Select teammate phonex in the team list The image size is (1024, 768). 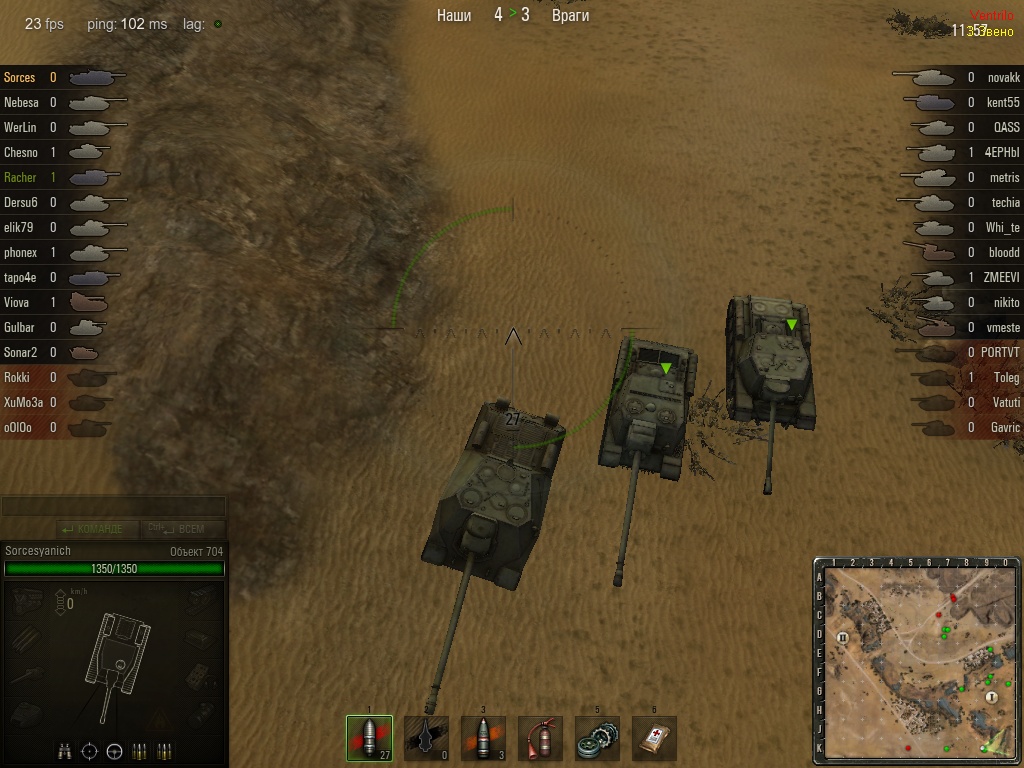tap(20, 253)
